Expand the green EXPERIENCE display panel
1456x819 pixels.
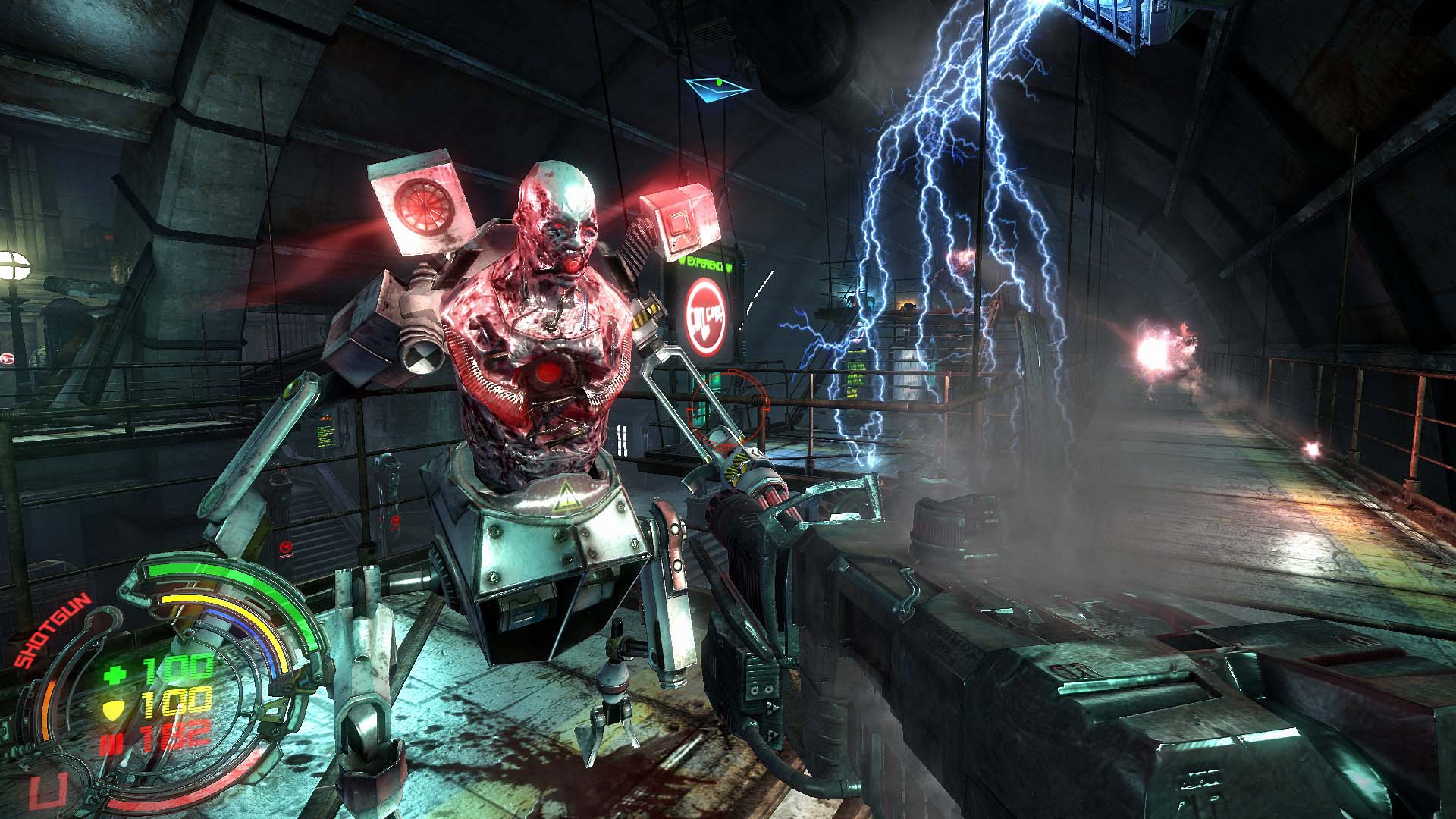coord(704,265)
